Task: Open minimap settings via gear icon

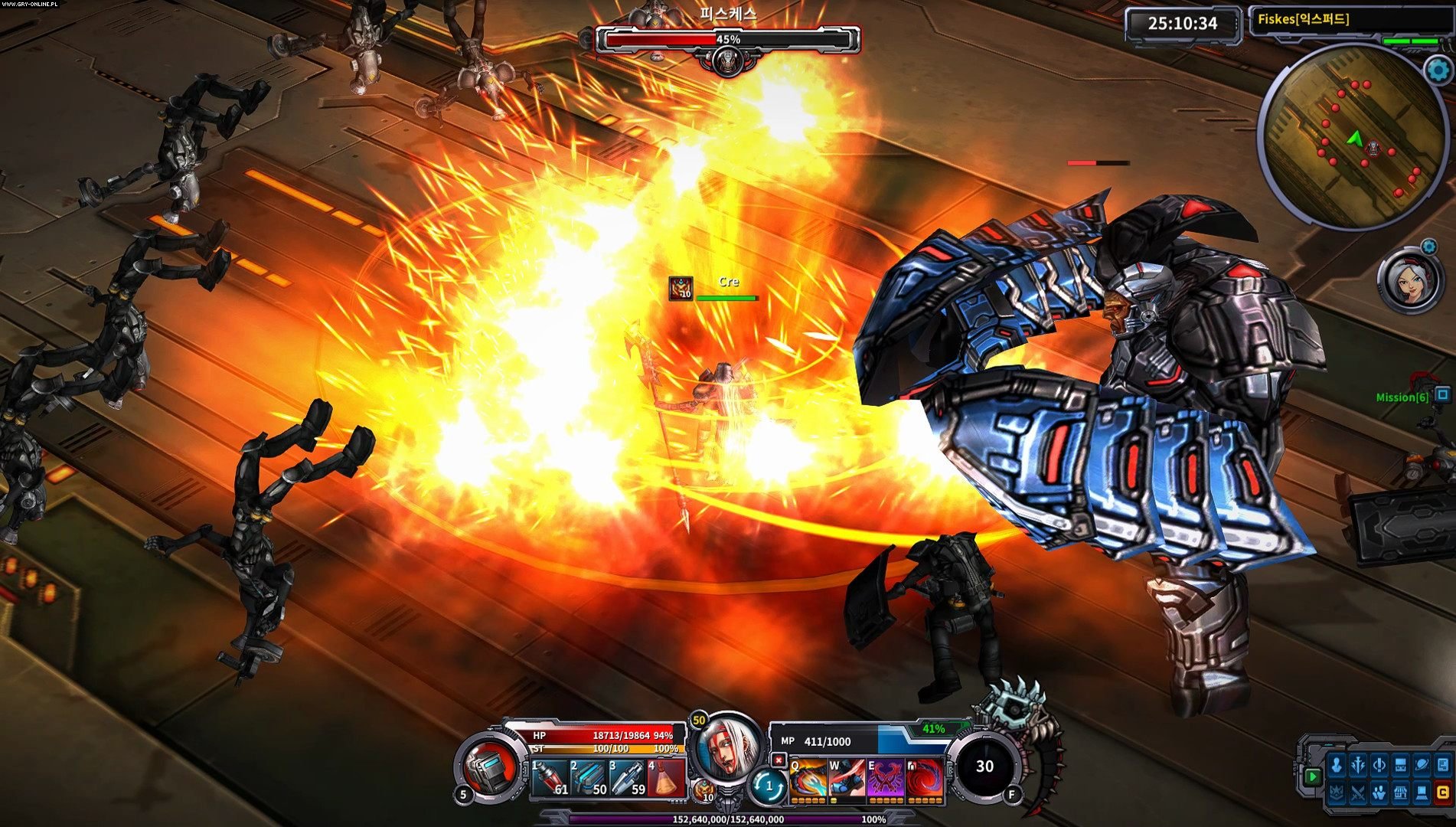Action: click(x=1438, y=69)
